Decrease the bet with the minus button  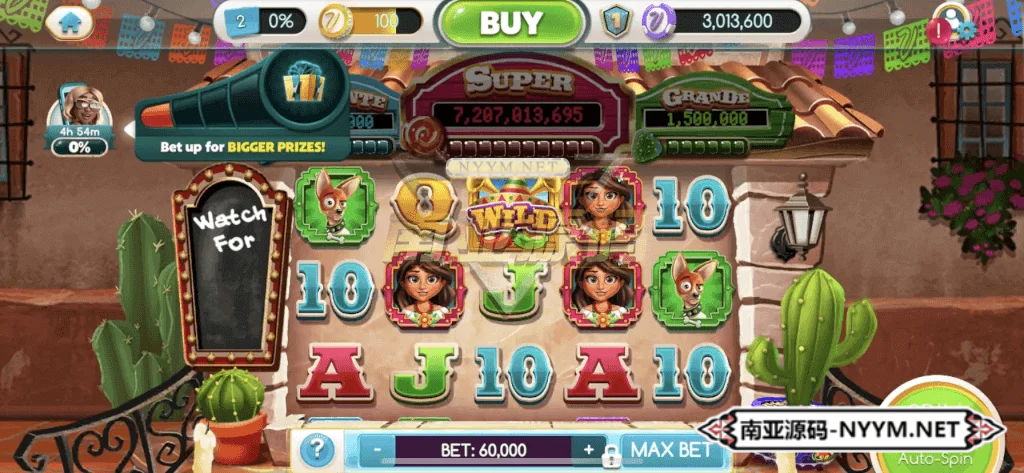point(377,450)
